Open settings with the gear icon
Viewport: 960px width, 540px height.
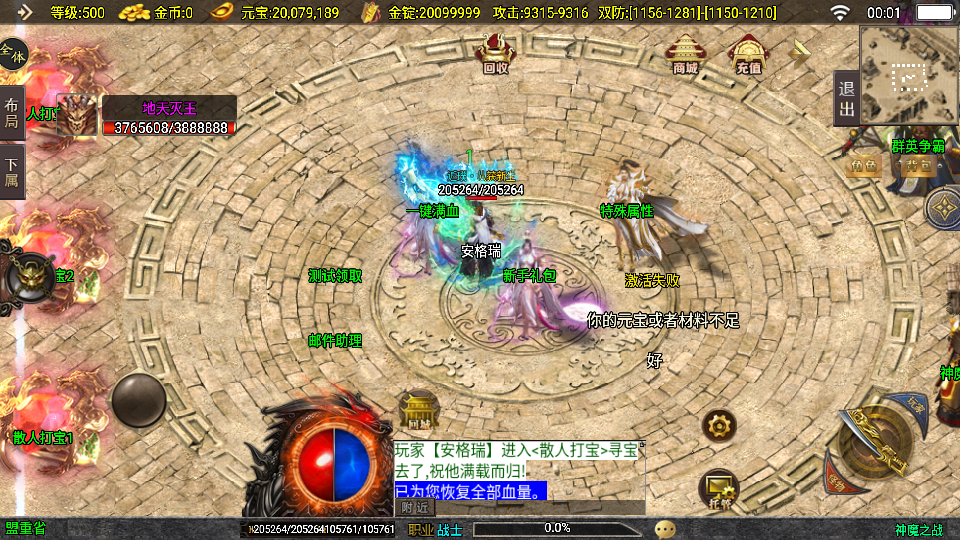pyautogui.click(x=719, y=426)
